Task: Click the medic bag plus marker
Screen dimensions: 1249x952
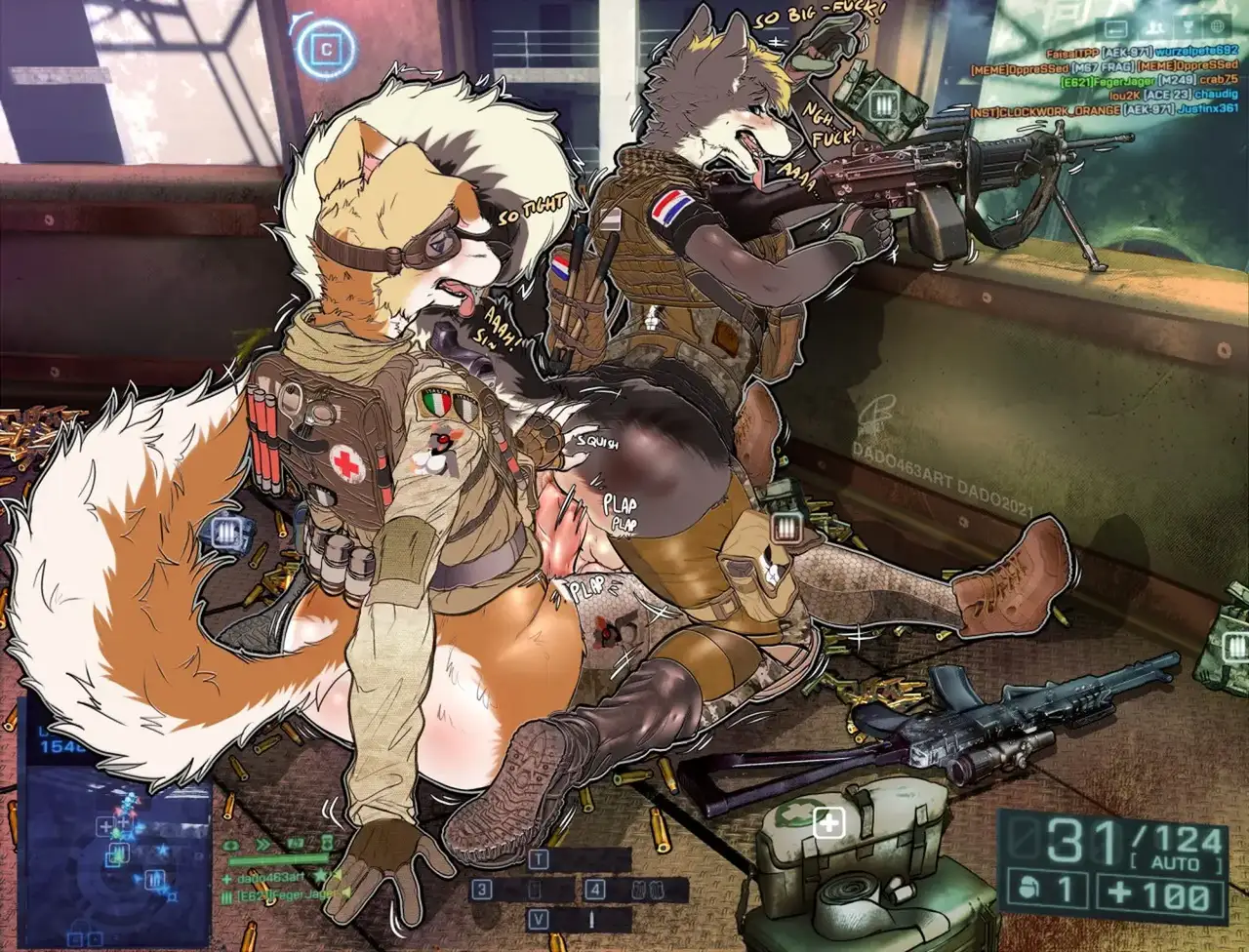Action: [x=829, y=824]
